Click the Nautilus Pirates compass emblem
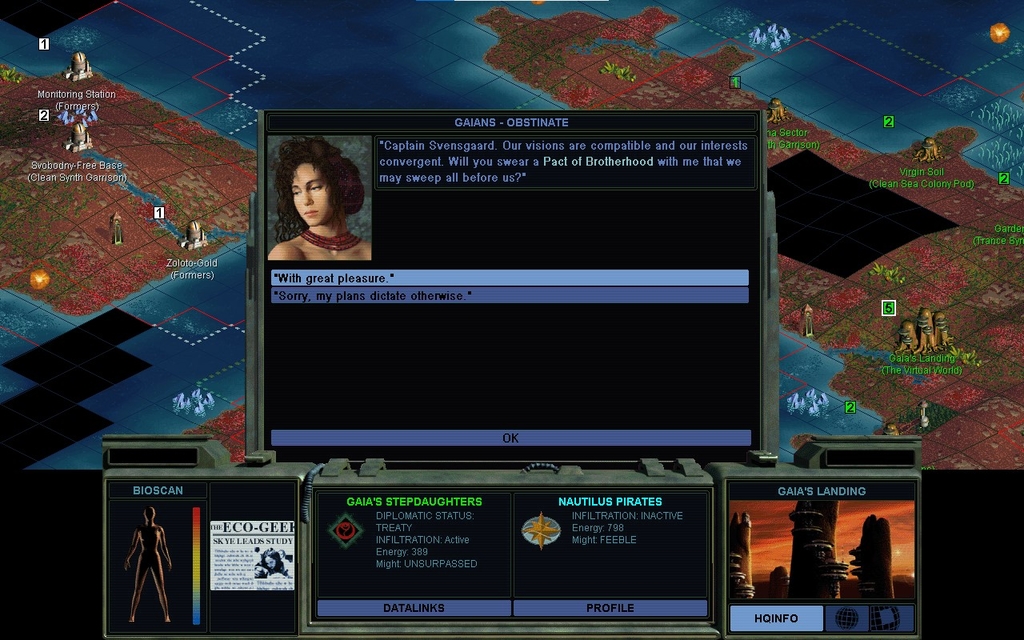 coord(540,530)
